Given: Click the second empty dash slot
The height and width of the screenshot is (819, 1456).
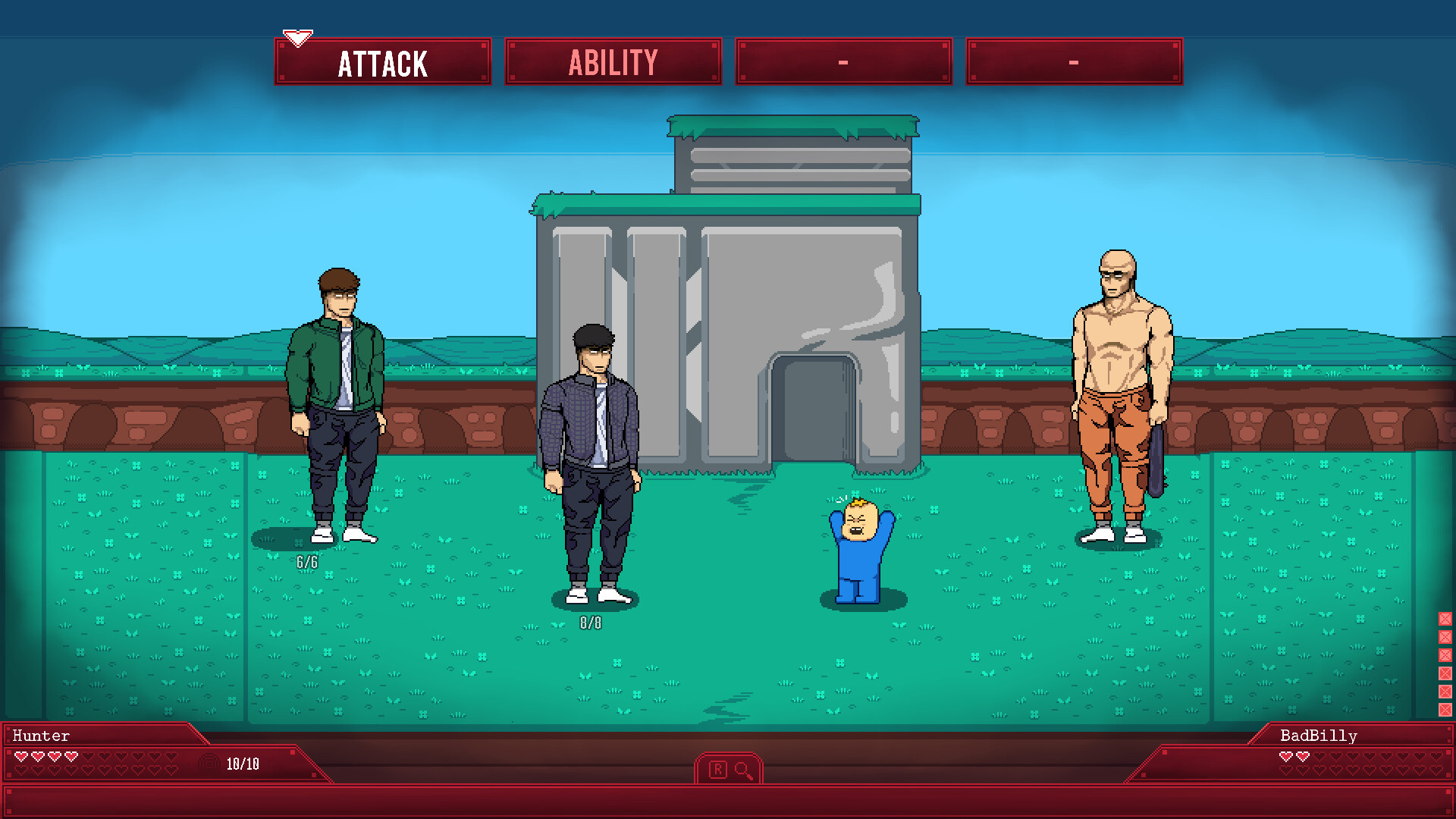Looking at the screenshot, I should pos(1073,61).
